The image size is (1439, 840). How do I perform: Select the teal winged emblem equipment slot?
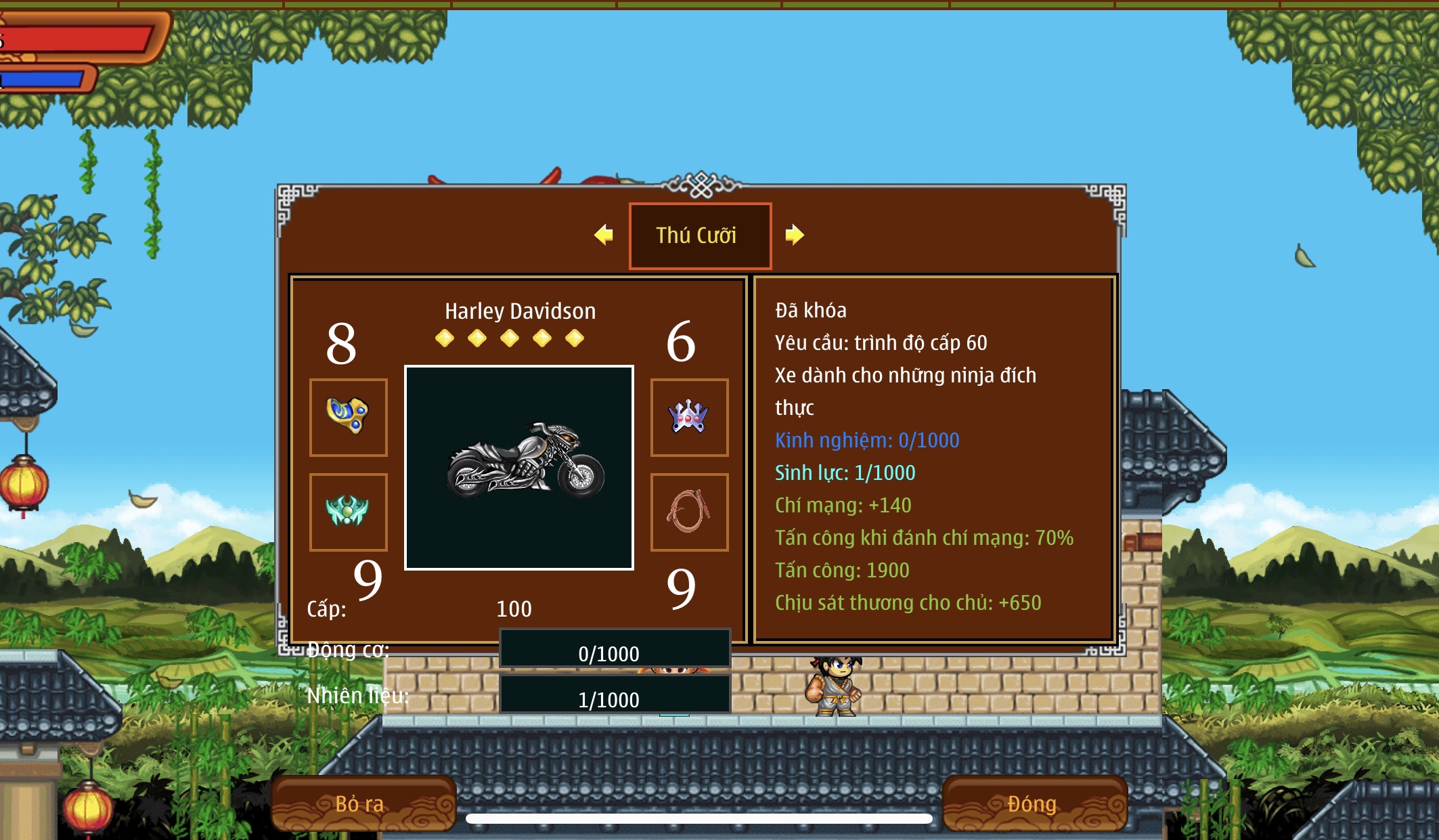click(349, 512)
